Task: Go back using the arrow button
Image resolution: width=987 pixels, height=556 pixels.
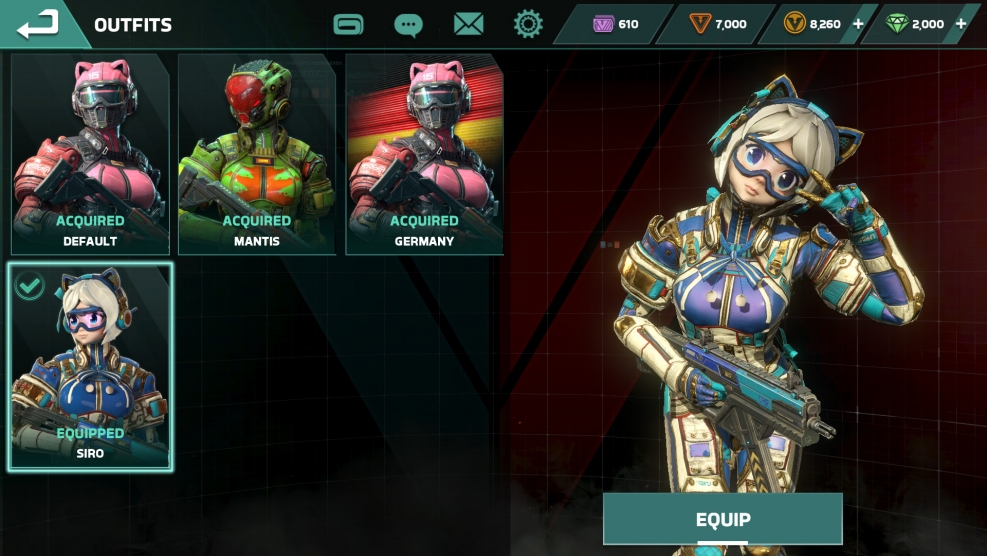Action: tap(38, 24)
